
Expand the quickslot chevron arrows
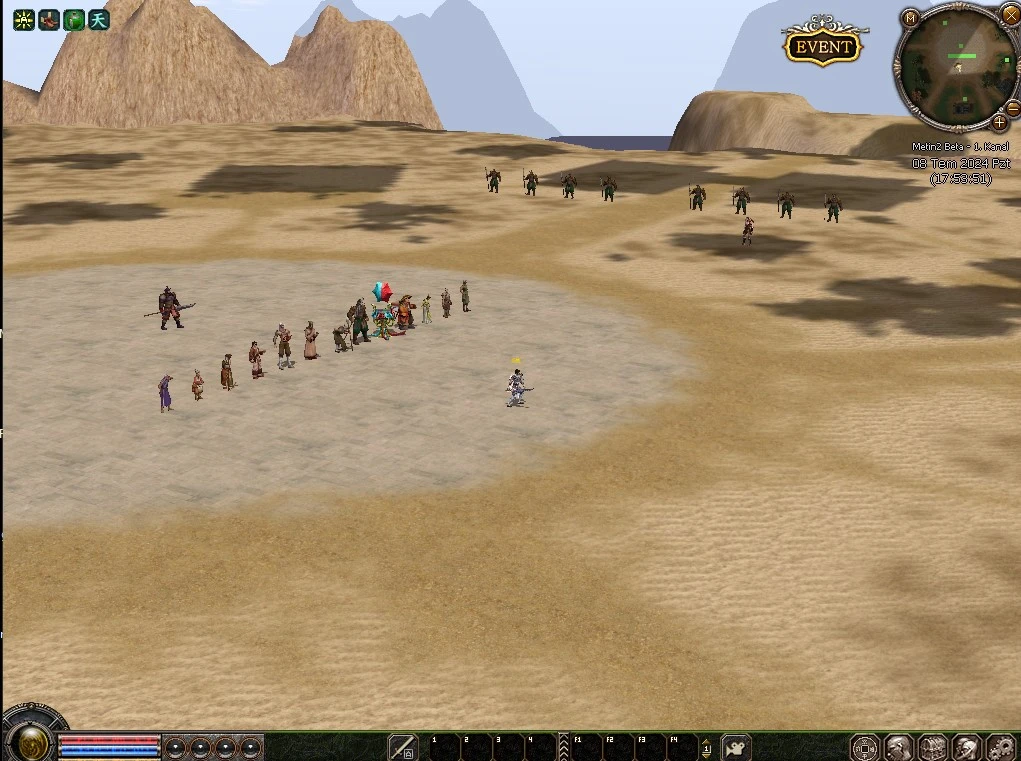(x=563, y=746)
